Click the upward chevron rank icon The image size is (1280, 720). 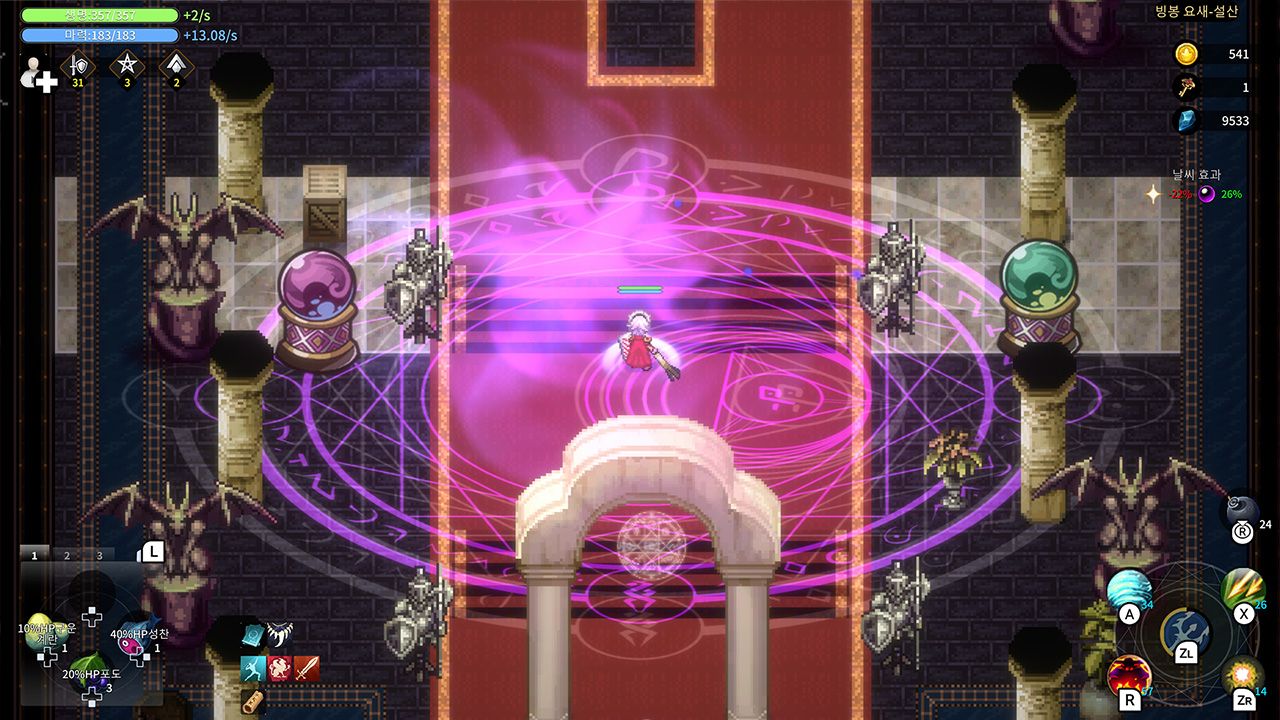[177, 66]
